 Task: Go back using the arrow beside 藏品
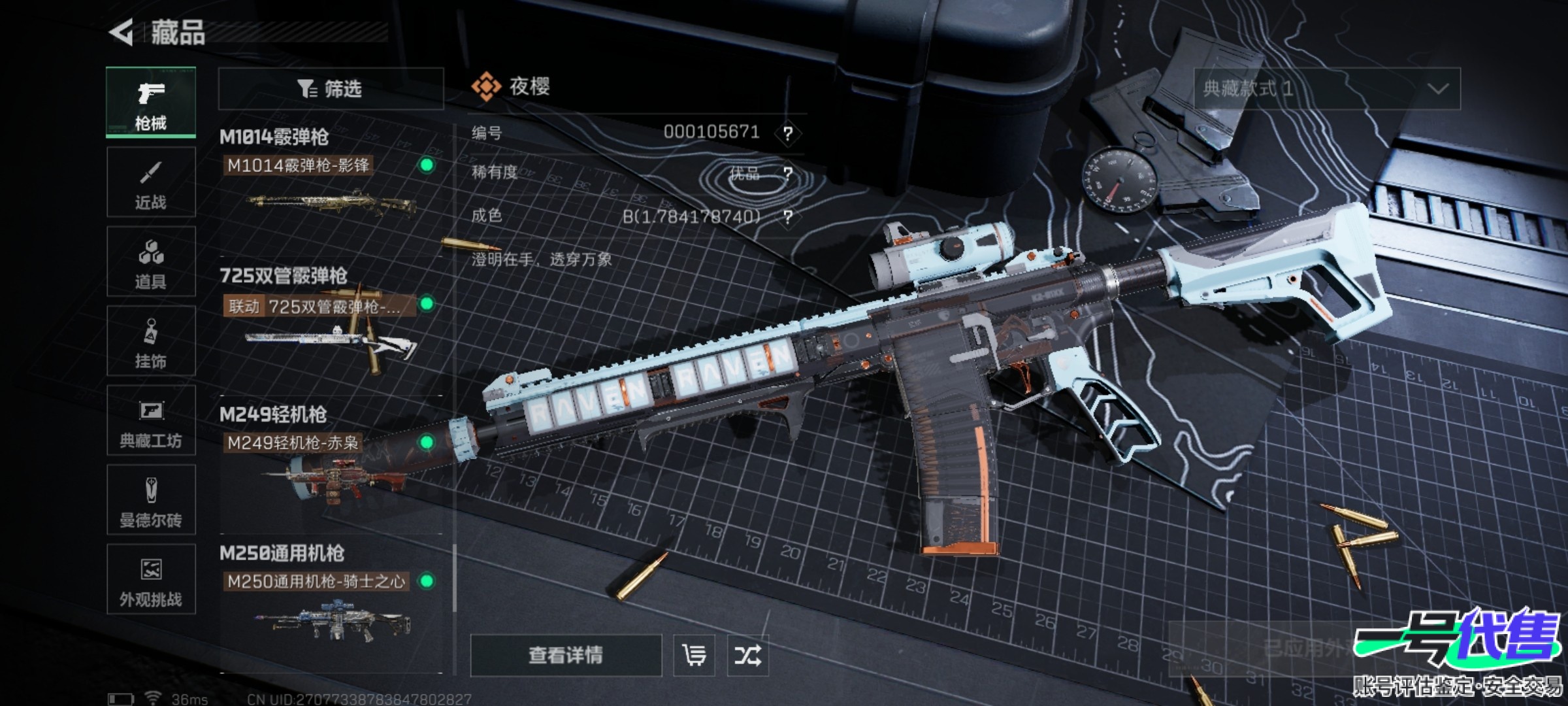click(122, 33)
